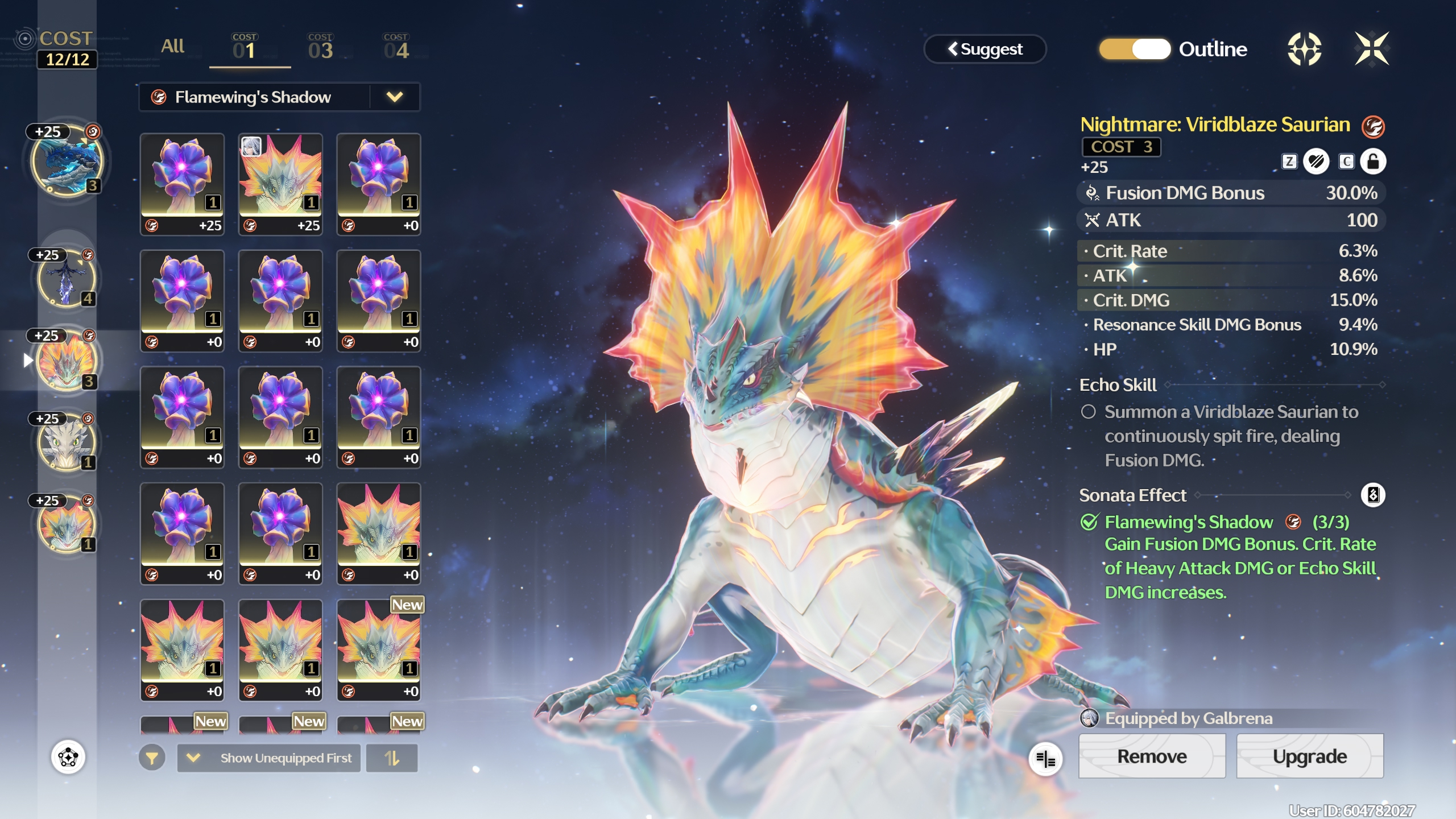Mark this echo as discarded
This screenshot has width=1456, height=819.
pos(1316,162)
